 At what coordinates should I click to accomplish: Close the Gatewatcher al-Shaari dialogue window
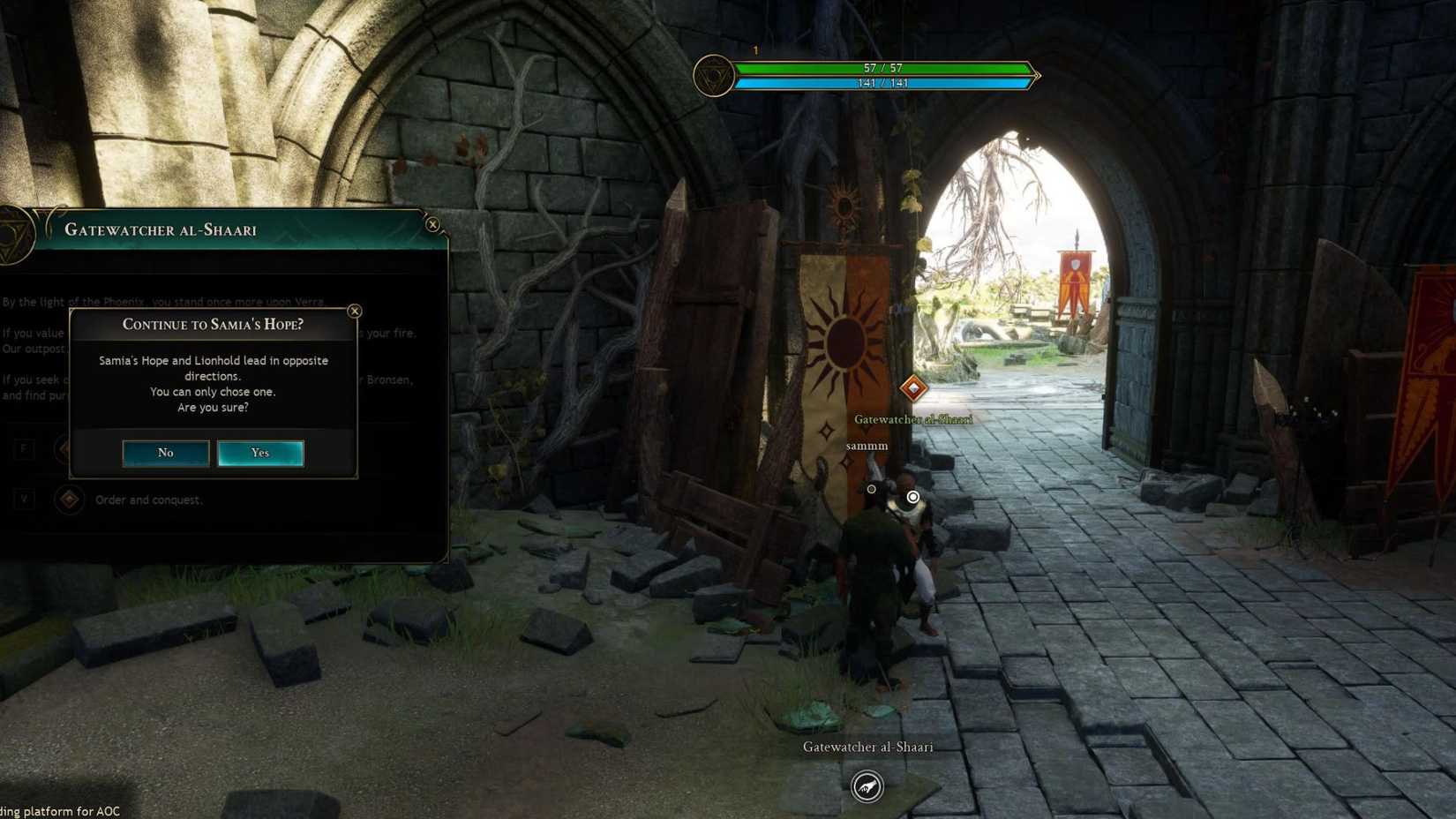click(432, 225)
